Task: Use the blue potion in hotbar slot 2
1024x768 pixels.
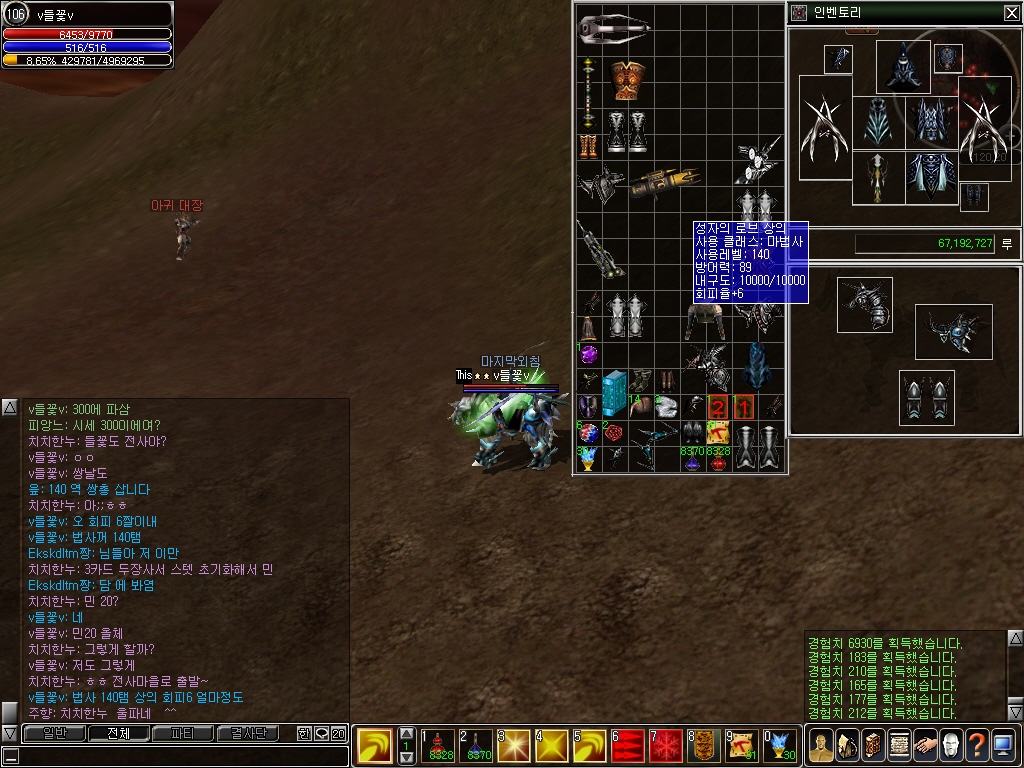Action: coord(477,745)
